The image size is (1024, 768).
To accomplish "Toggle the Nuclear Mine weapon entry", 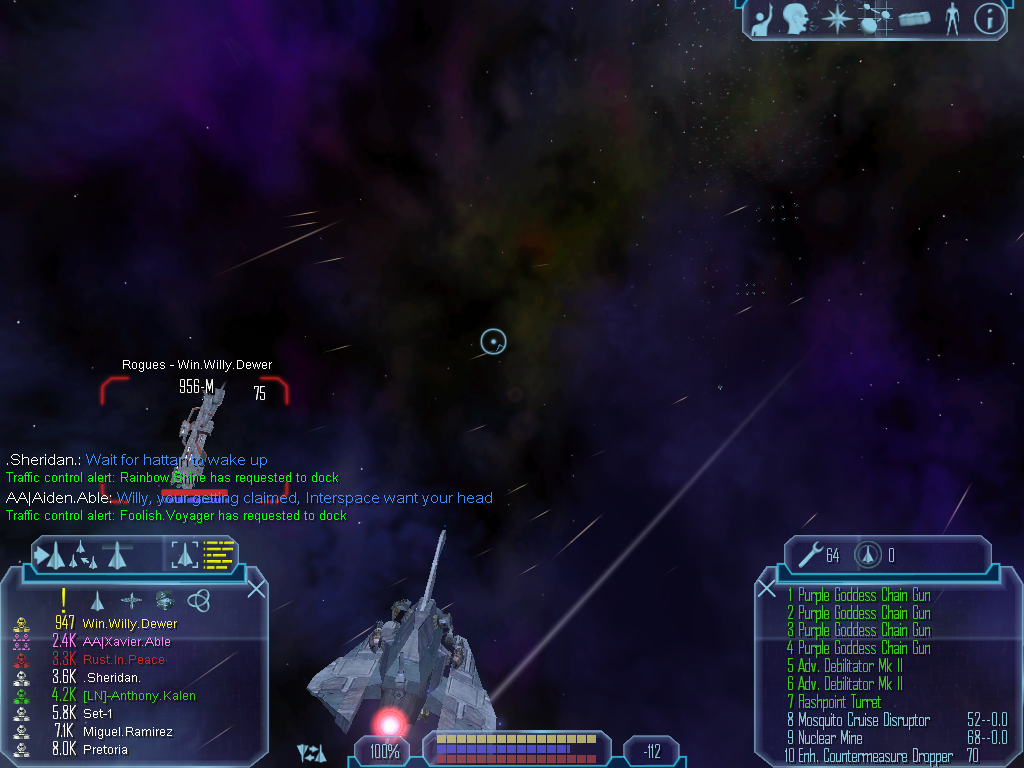I will pyautogui.click(x=831, y=738).
